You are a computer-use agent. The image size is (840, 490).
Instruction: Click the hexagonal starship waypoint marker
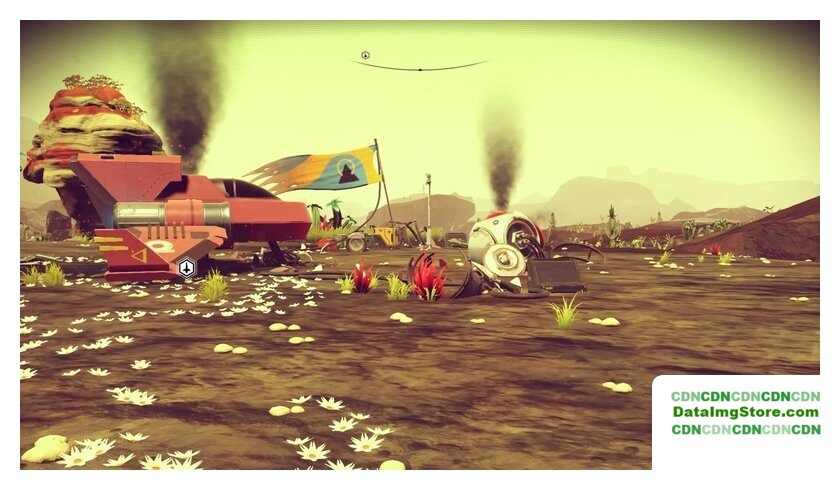tap(186, 267)
